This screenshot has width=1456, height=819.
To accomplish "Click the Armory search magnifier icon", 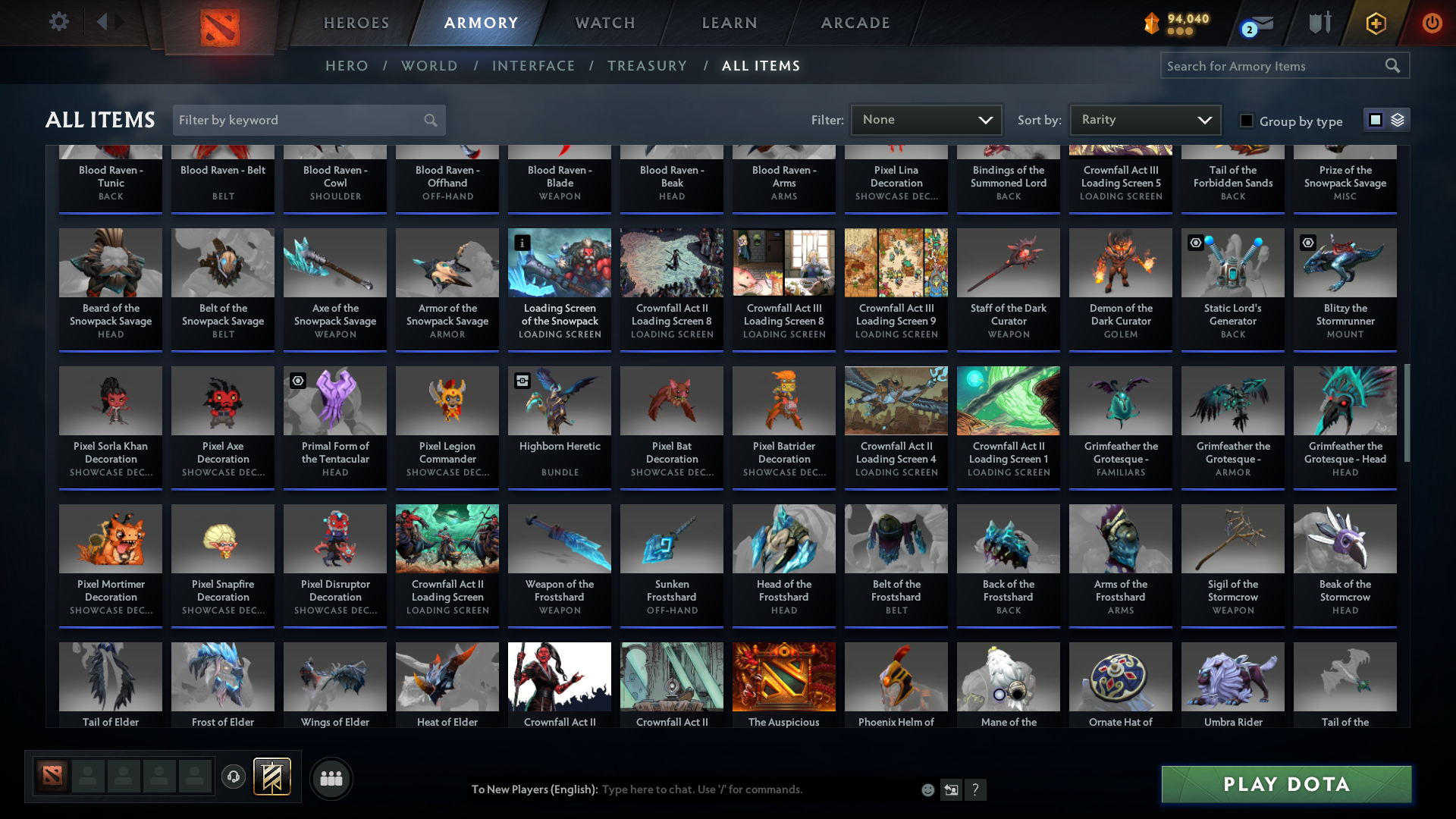I will (1394, 65).
